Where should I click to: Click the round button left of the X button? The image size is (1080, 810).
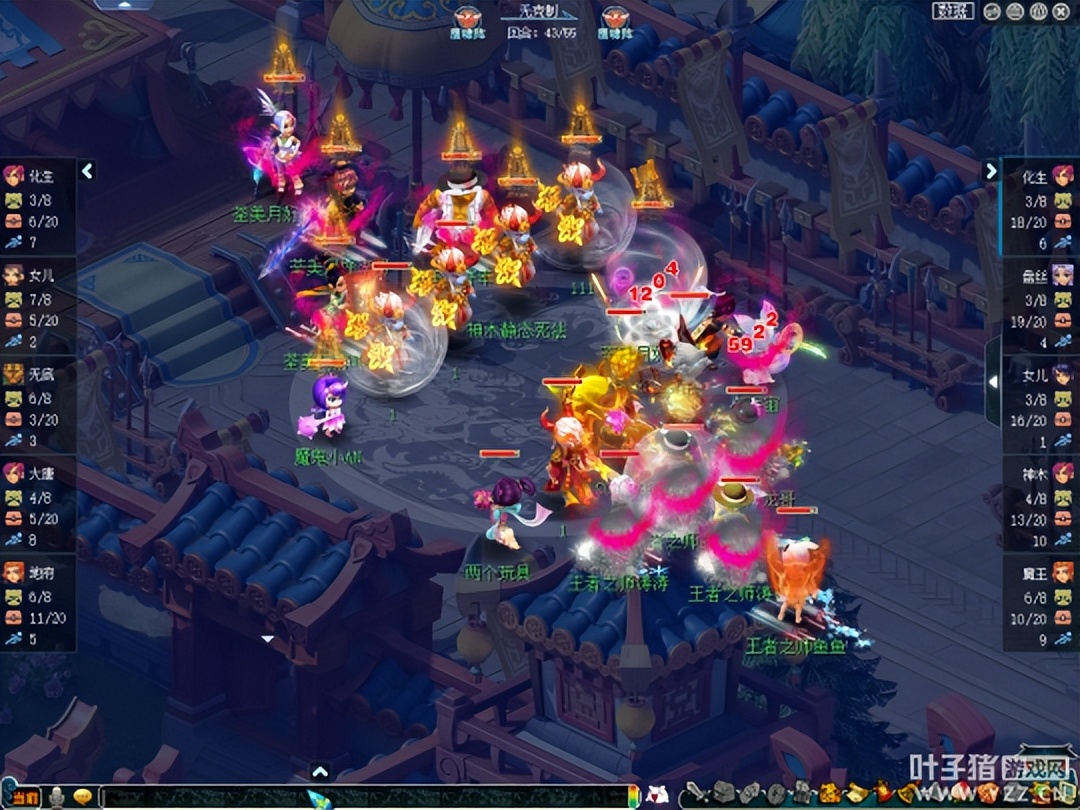1038,11
